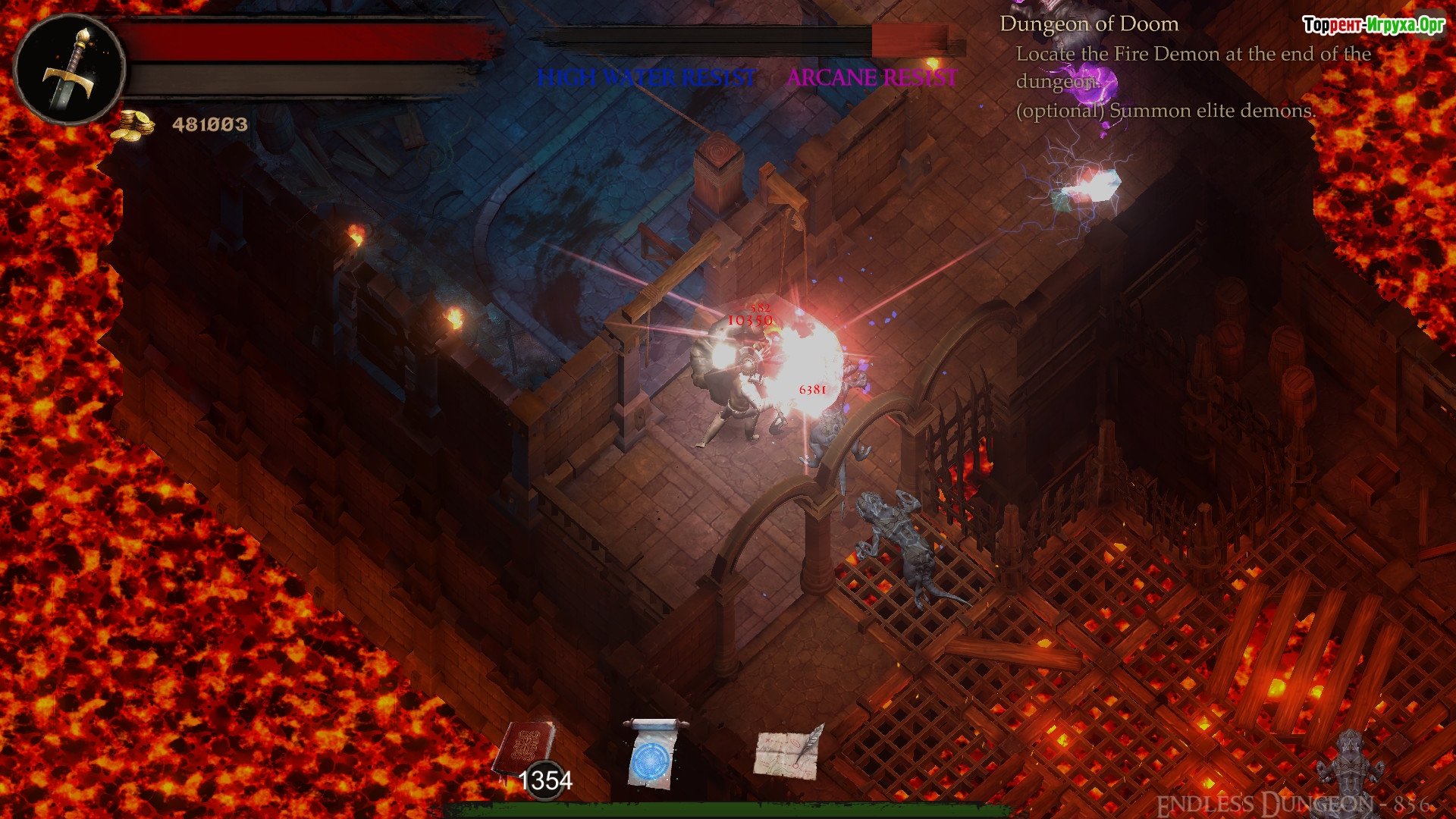This screenshot has height=819, width=1456.
Task: Click the Торрент-Игруха.Орг watermark link
Action: (1373, 25)
